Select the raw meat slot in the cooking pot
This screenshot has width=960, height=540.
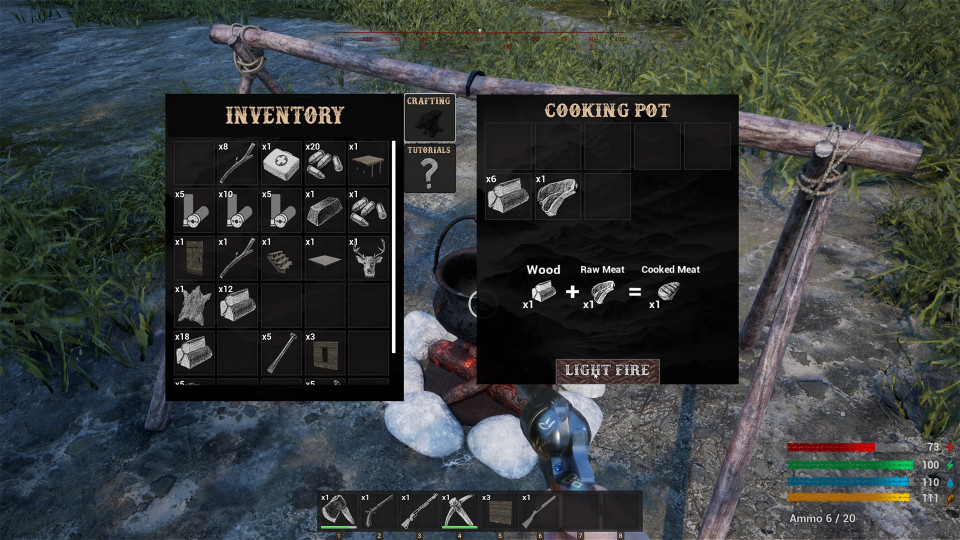[558, 196]
